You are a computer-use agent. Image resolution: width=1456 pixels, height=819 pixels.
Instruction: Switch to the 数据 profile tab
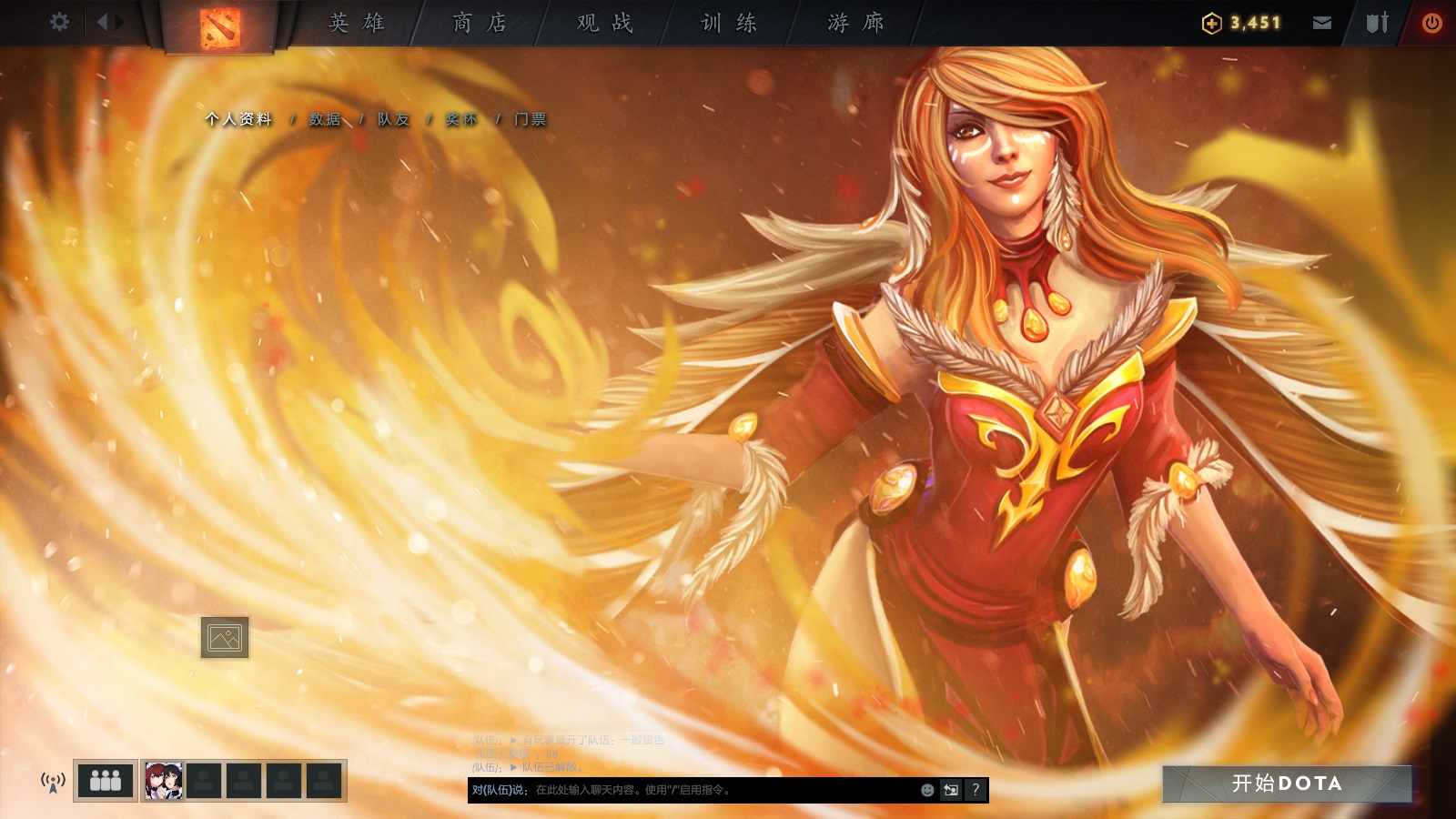click(323, 118)
